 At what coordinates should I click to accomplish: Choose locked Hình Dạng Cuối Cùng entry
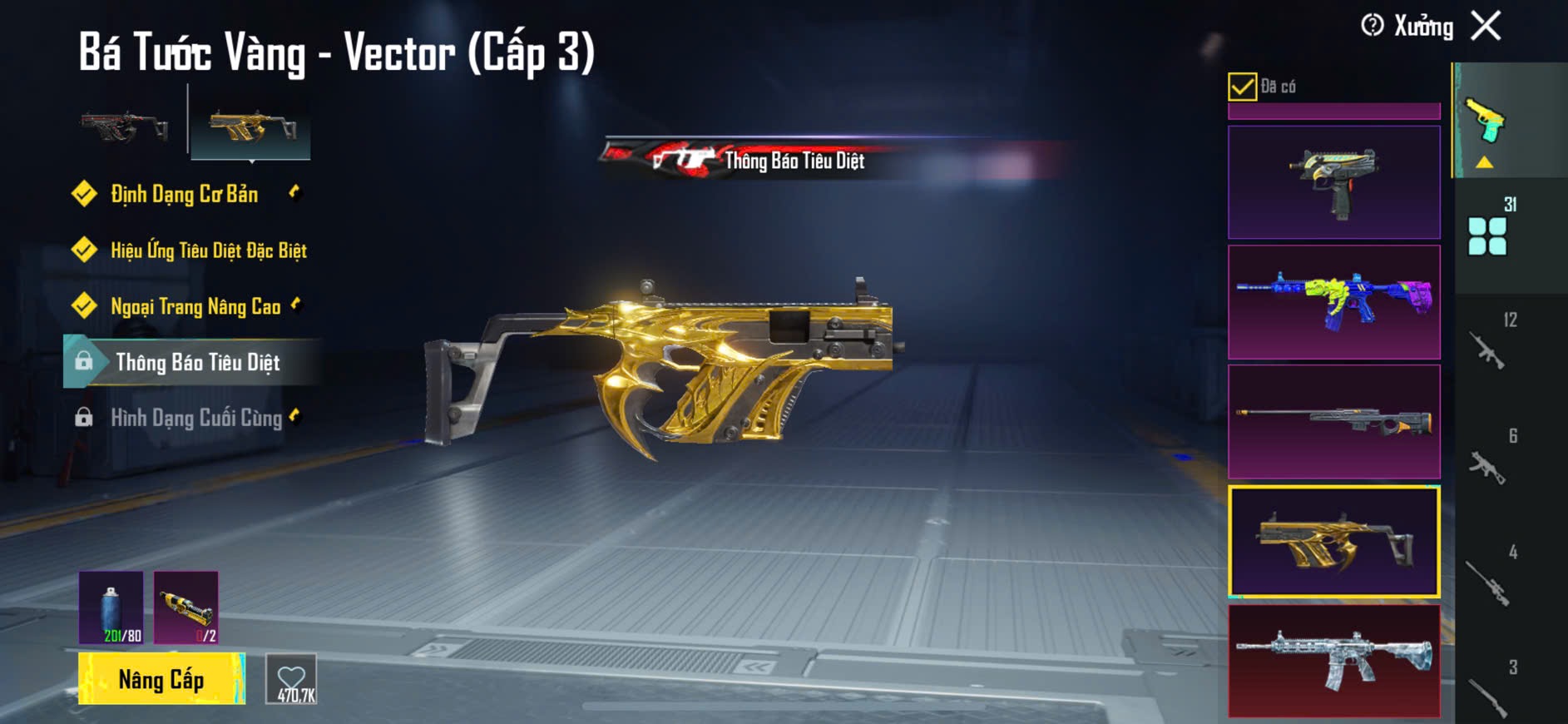(x=196, y=418)
